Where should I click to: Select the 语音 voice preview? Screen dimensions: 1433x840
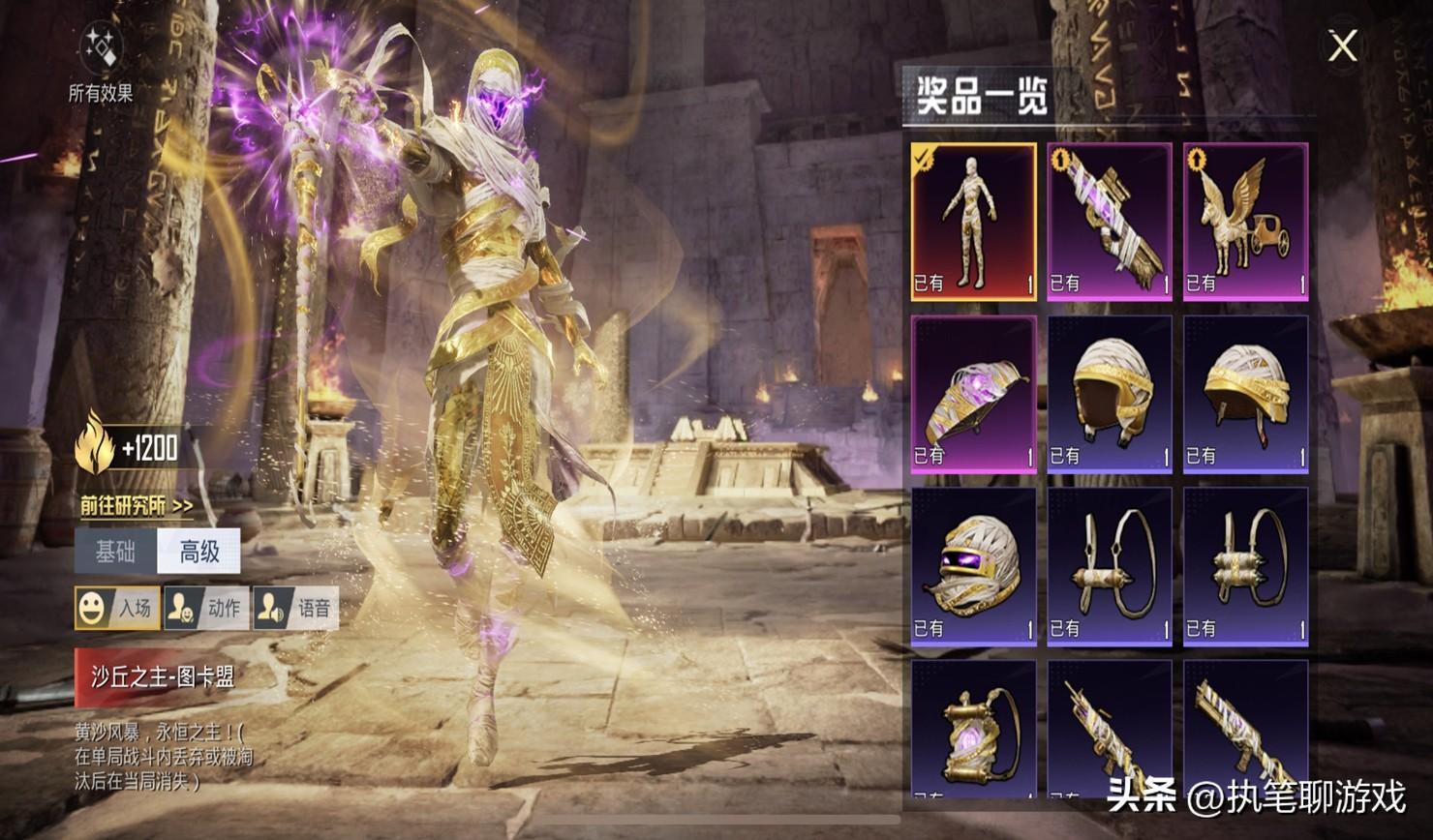point(295,608)
